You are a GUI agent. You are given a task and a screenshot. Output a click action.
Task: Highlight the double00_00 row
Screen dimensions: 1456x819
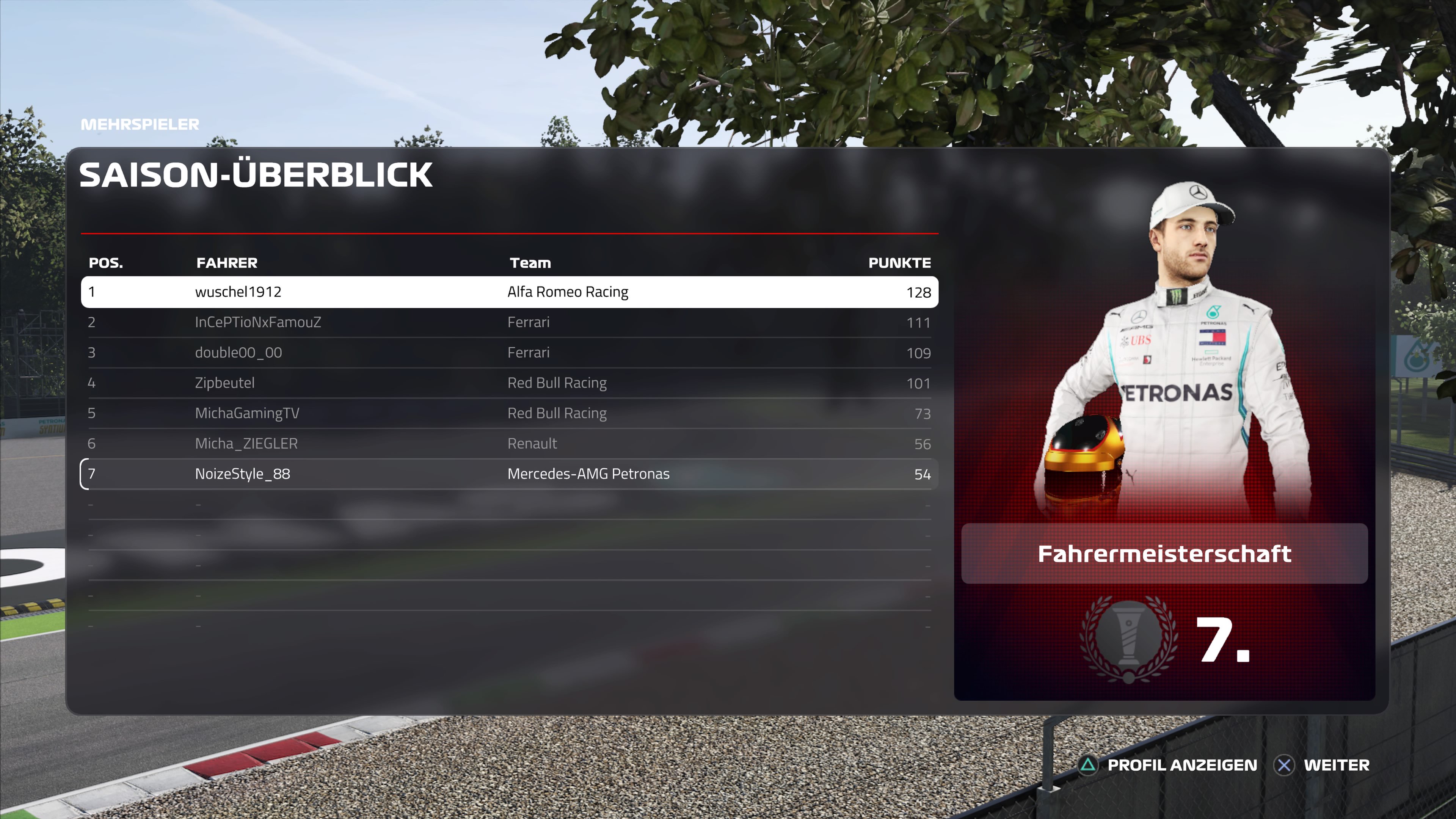point(509,353)
